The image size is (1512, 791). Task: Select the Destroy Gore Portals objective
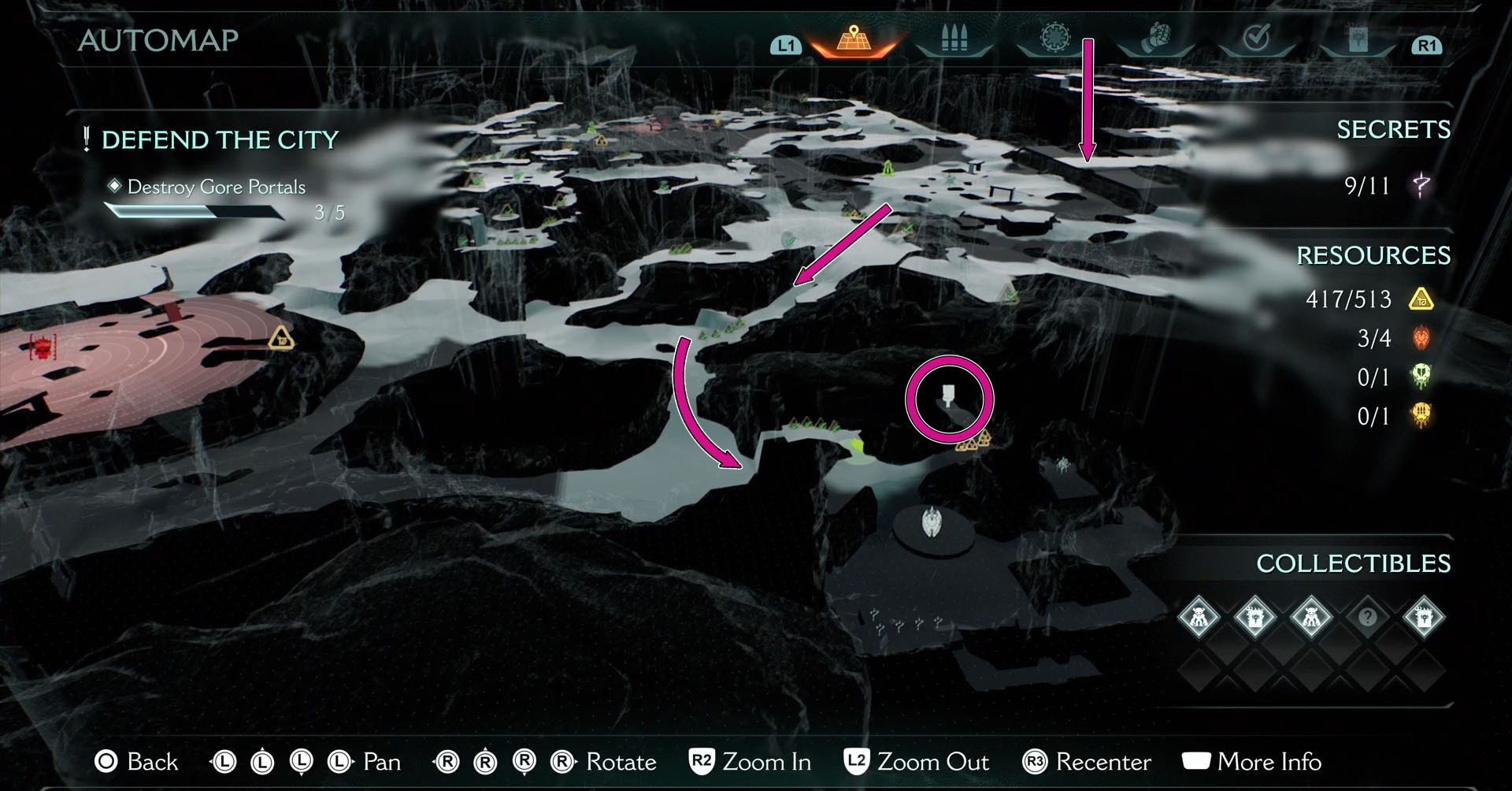pos(216,187)
